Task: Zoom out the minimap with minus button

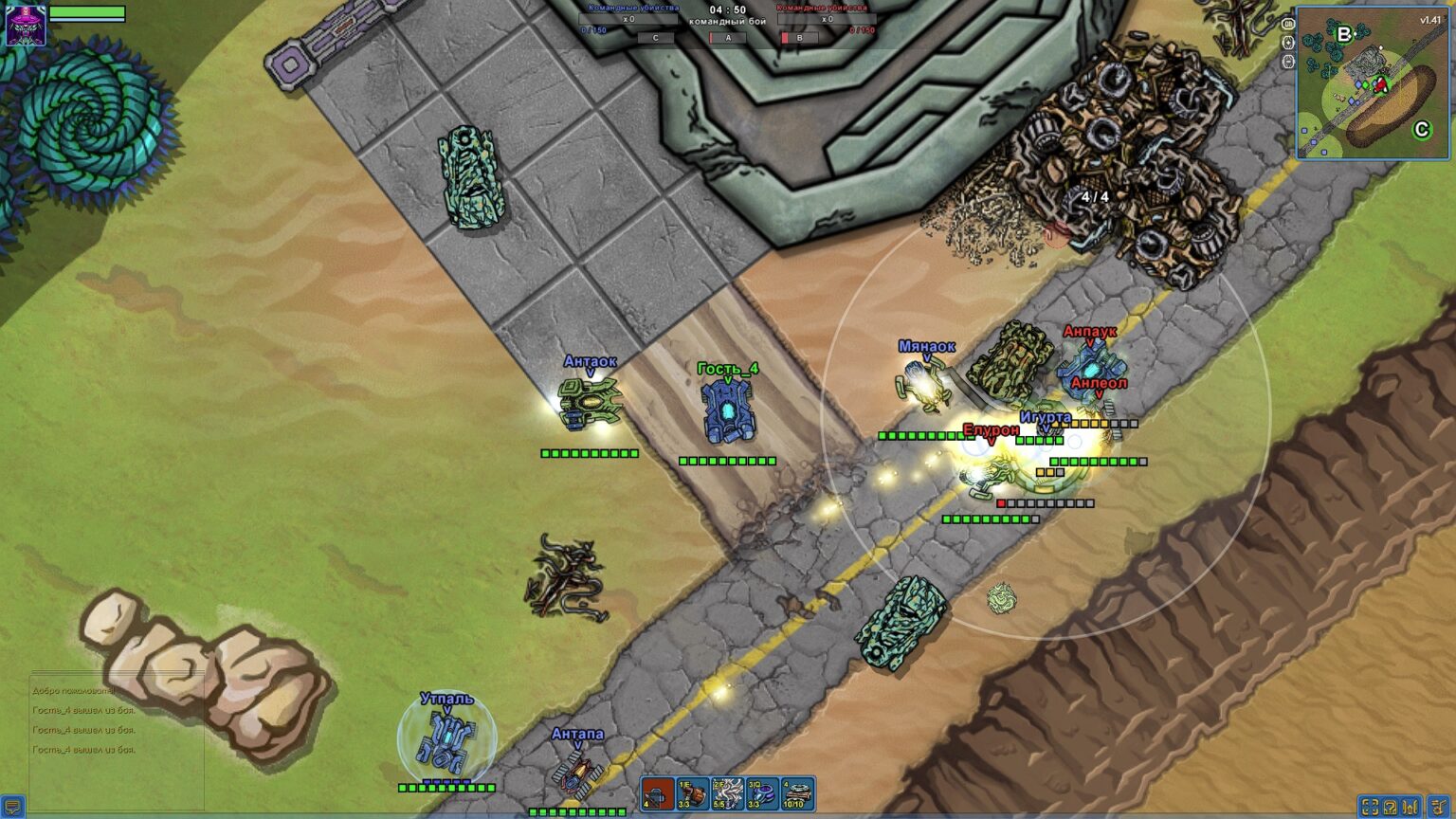Action: click(x=1287, y=62)
